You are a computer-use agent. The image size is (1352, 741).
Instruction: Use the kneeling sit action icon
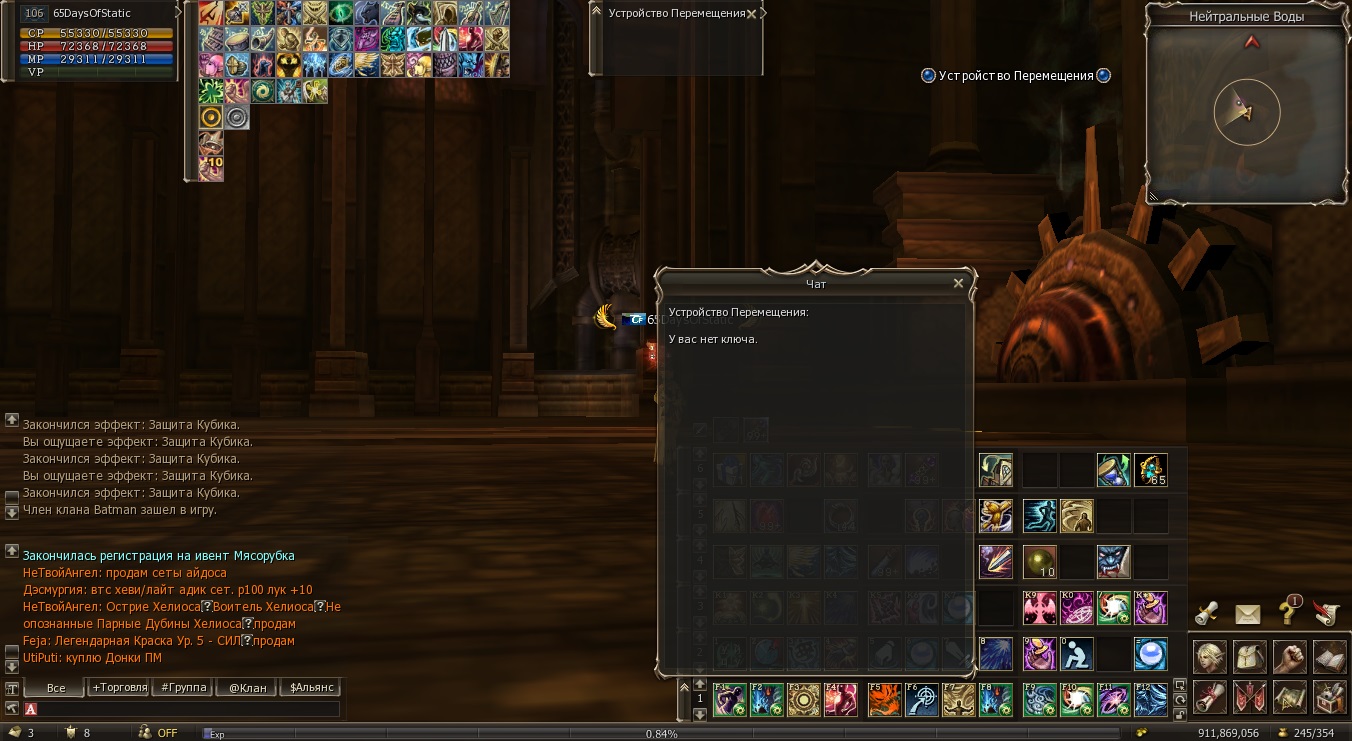click(1076, 654)
